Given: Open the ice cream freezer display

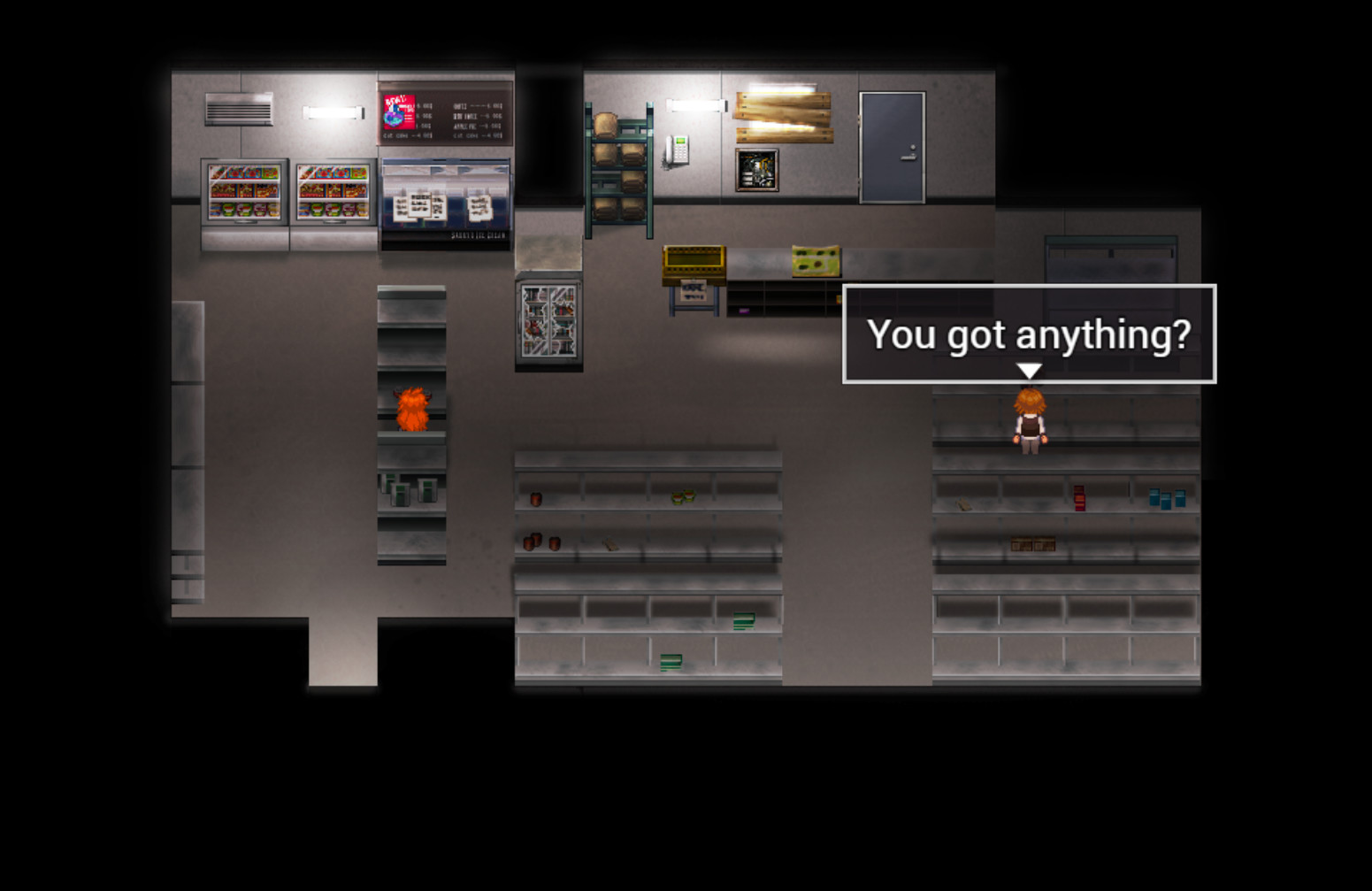Looking at the screenshot, I should (445, 204).
